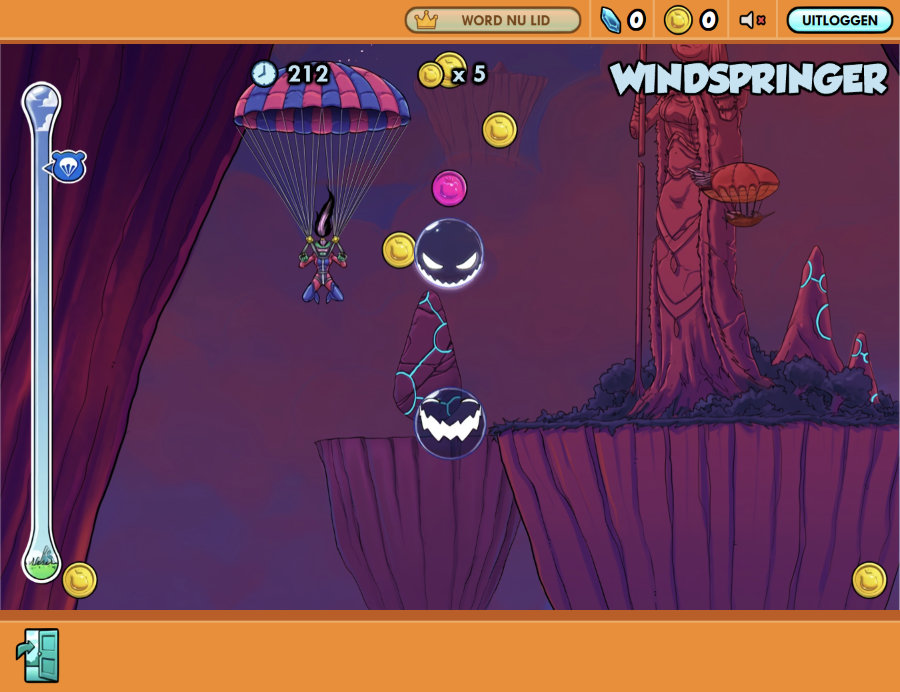The width and height of the screenshot is (900, 692).
Task: Toggle the muted speaker sound icon
Action: [752, 20]
